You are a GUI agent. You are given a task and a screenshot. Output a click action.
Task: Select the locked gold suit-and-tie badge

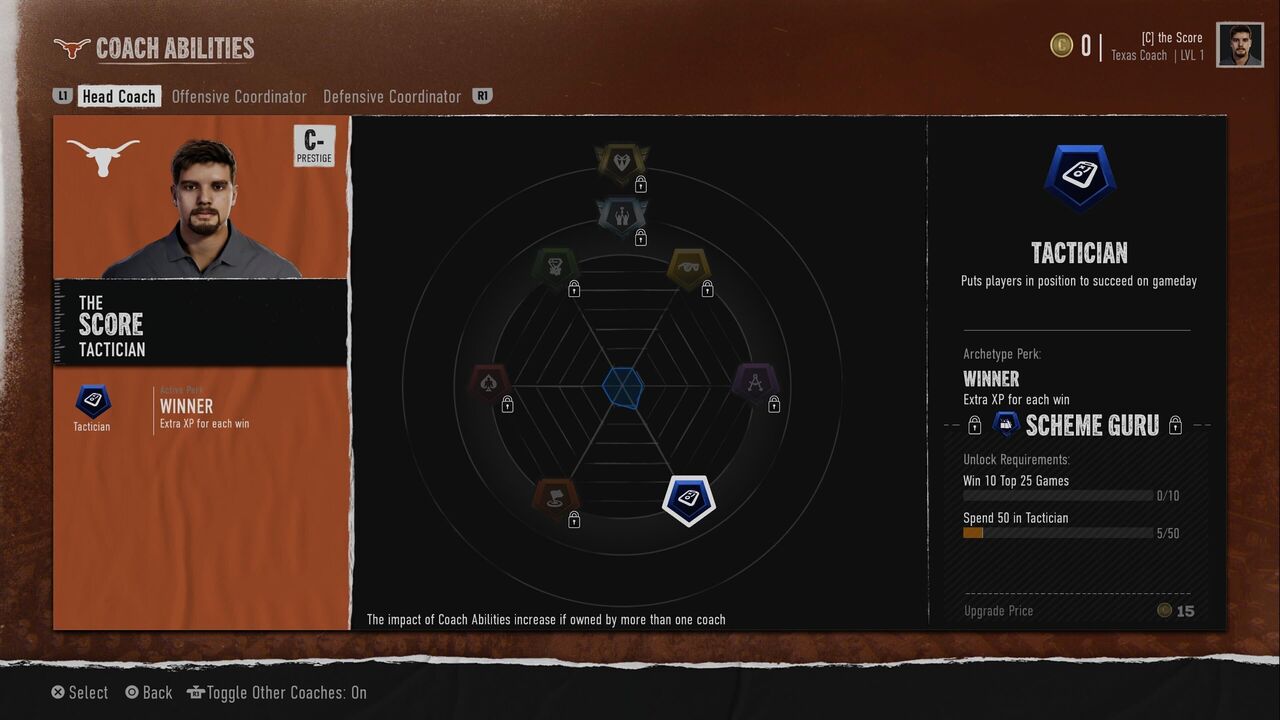pyautogui.click(x=622, y=162)
